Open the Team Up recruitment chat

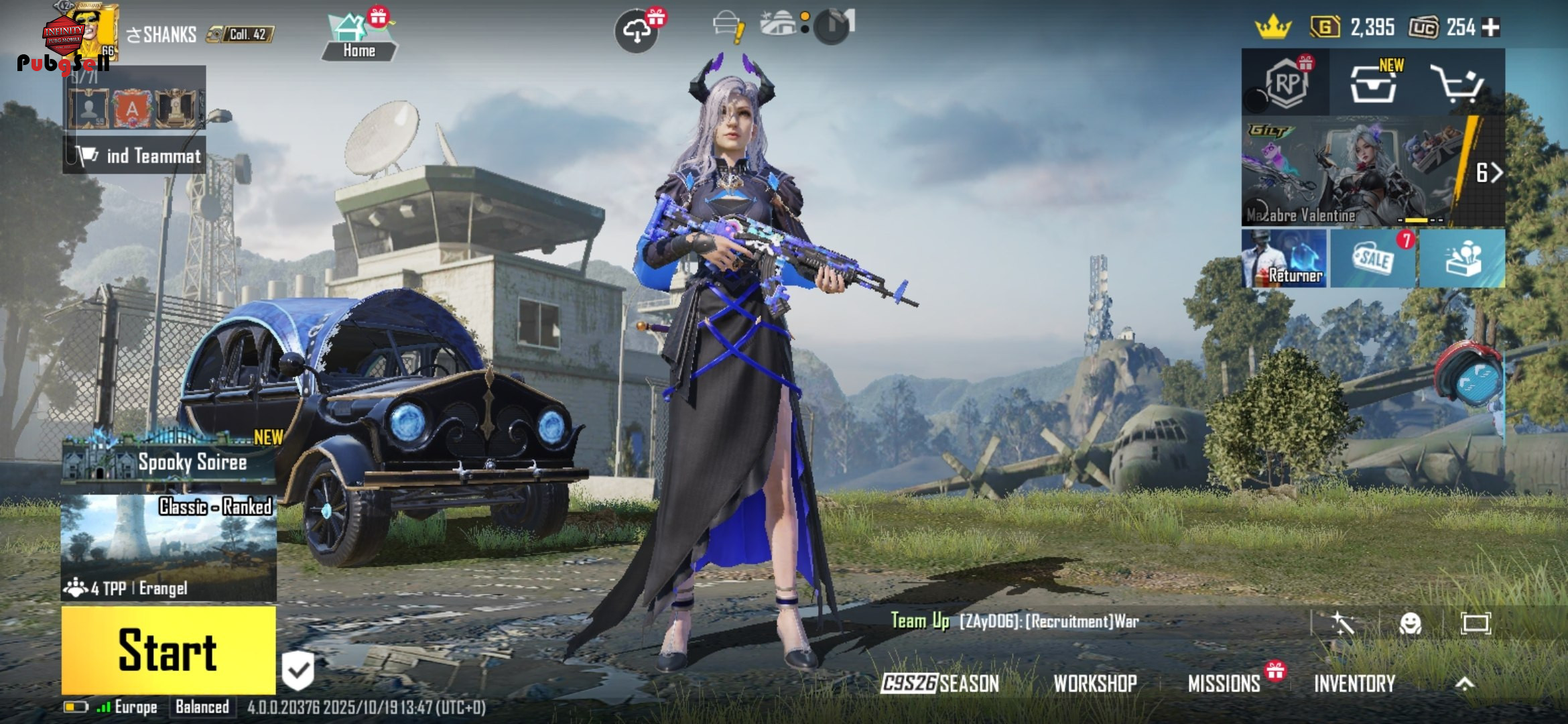[1015, 621]
